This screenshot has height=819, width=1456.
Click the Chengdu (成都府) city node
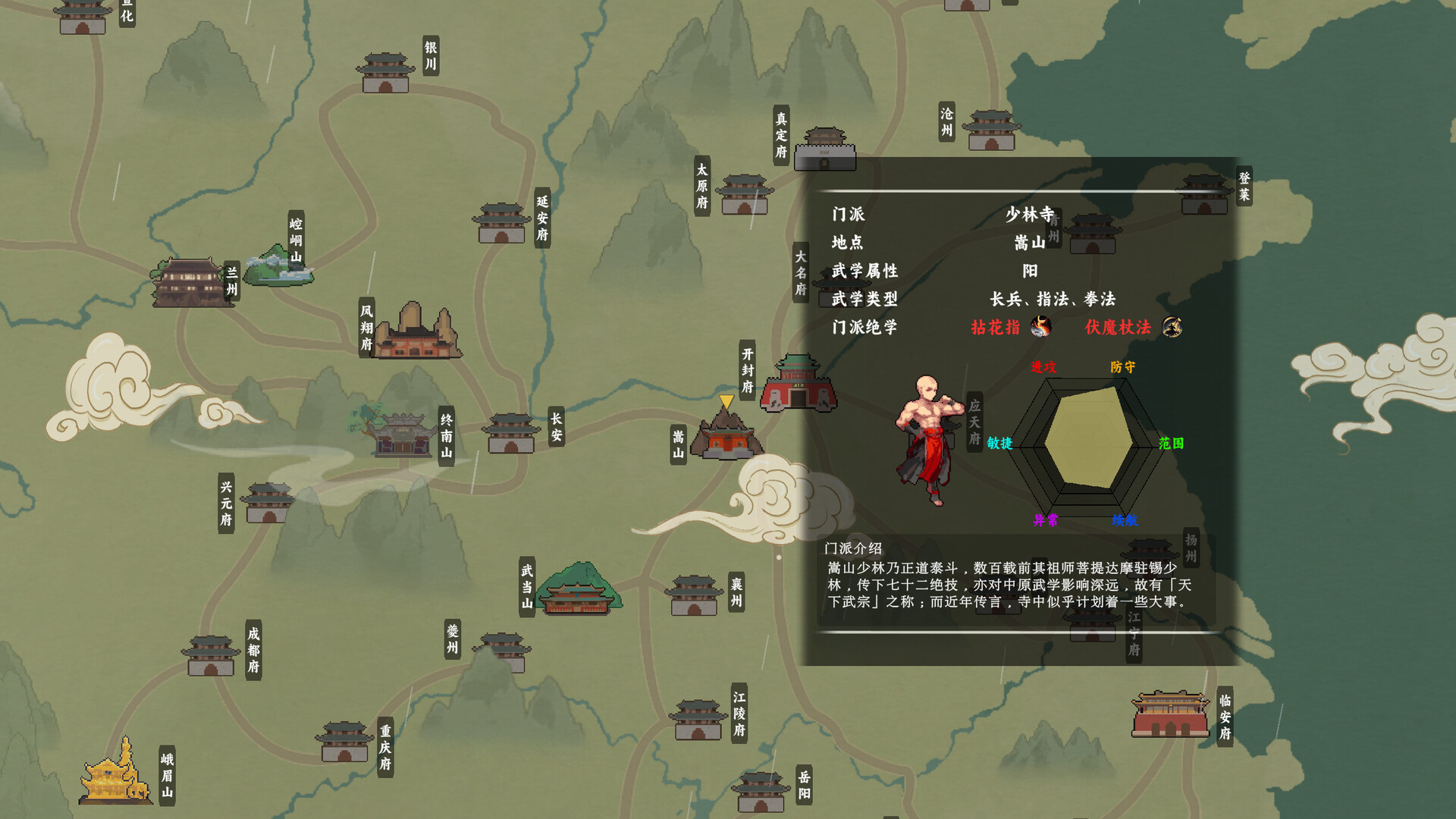211,656
